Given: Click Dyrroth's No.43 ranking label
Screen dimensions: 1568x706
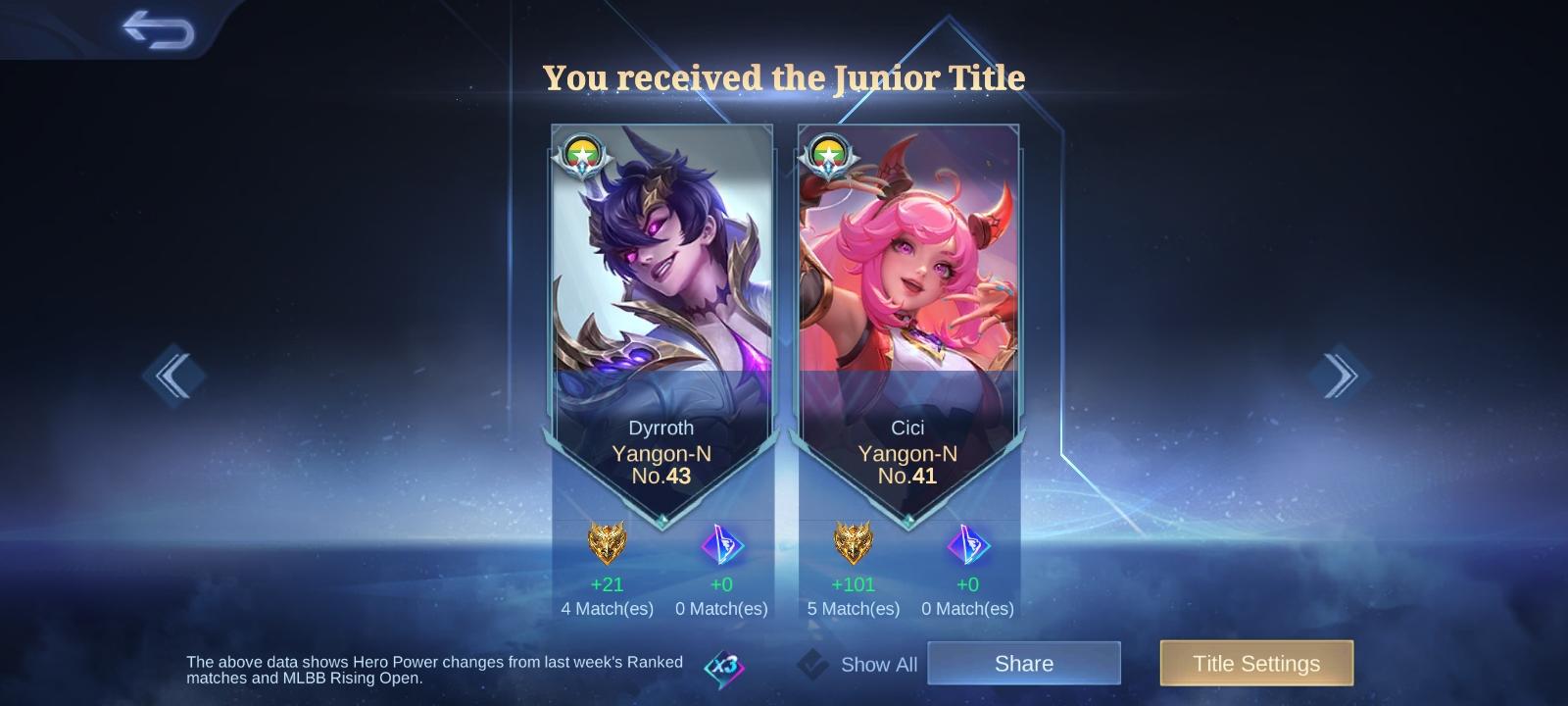Looking at the screenshot, I should (x=661, y=477).
